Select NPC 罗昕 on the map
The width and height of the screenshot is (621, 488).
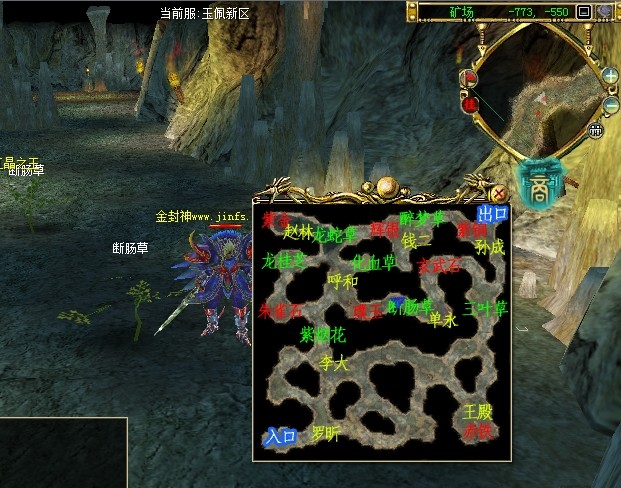[x=326, y=434]
